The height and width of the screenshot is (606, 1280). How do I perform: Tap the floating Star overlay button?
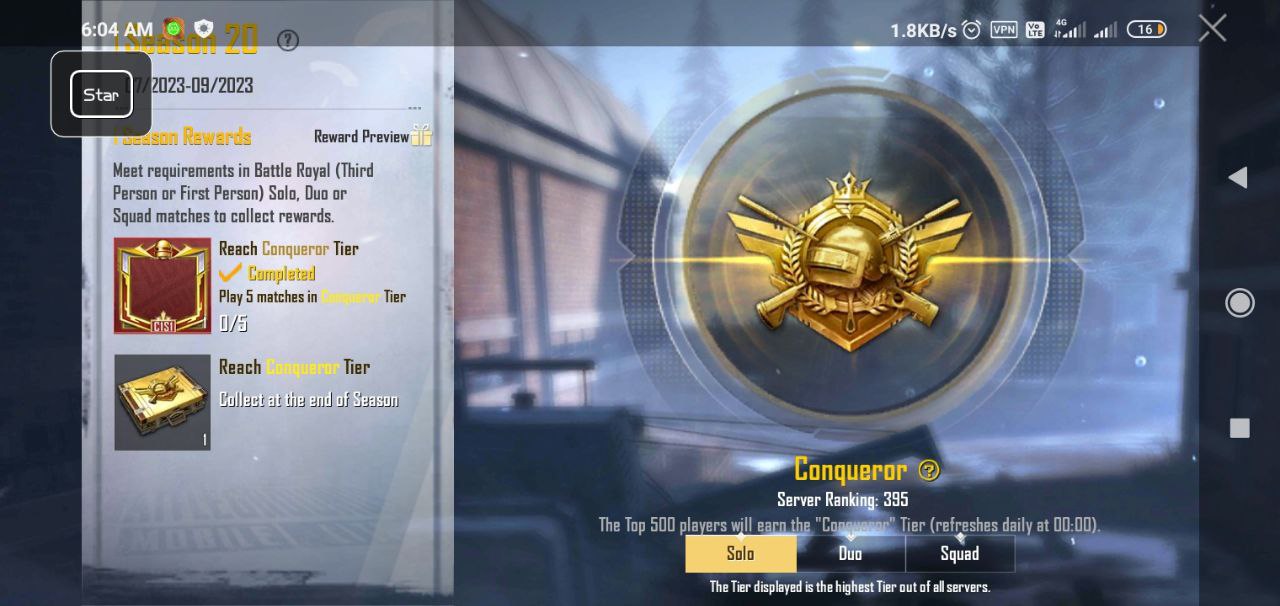click(101, 94)
